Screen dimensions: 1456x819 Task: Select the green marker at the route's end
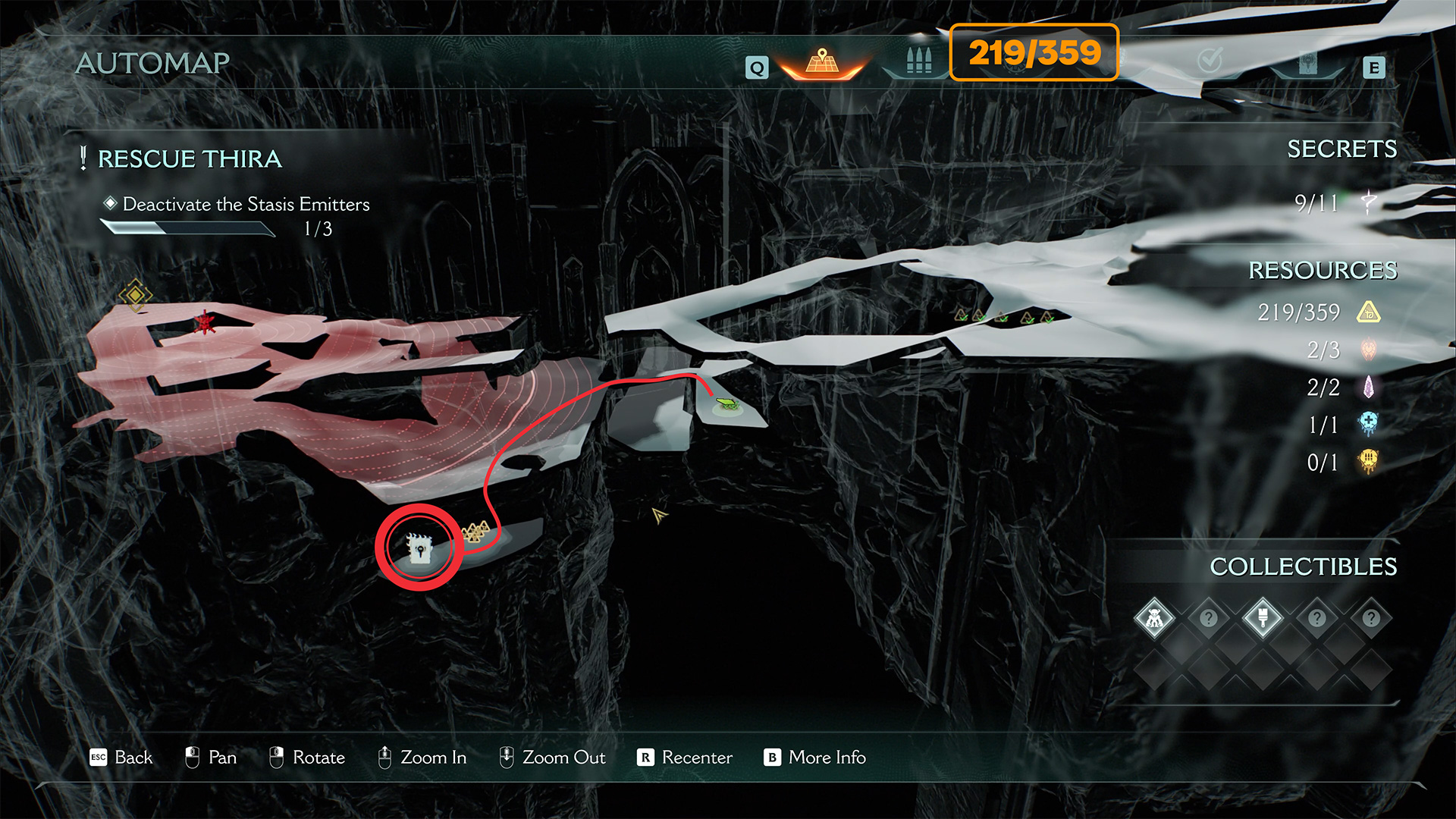coord(726,403)
